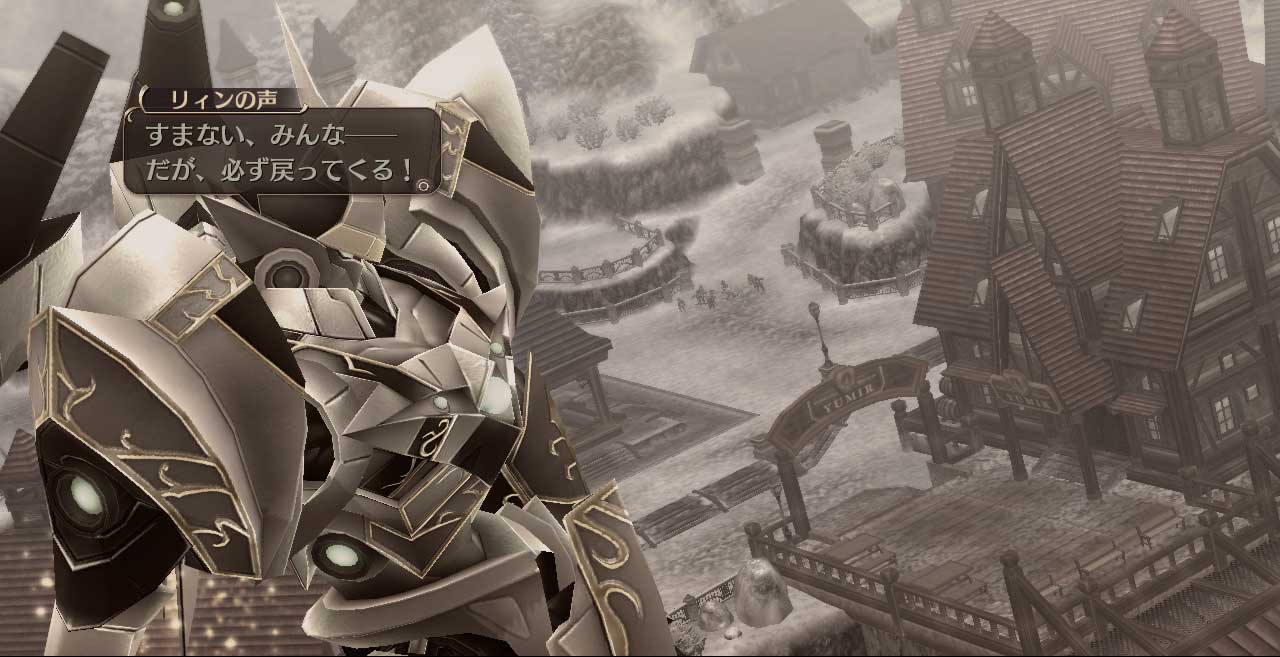
Task: Click the dialogue advance indicator icon
Action: click(424, 185)
